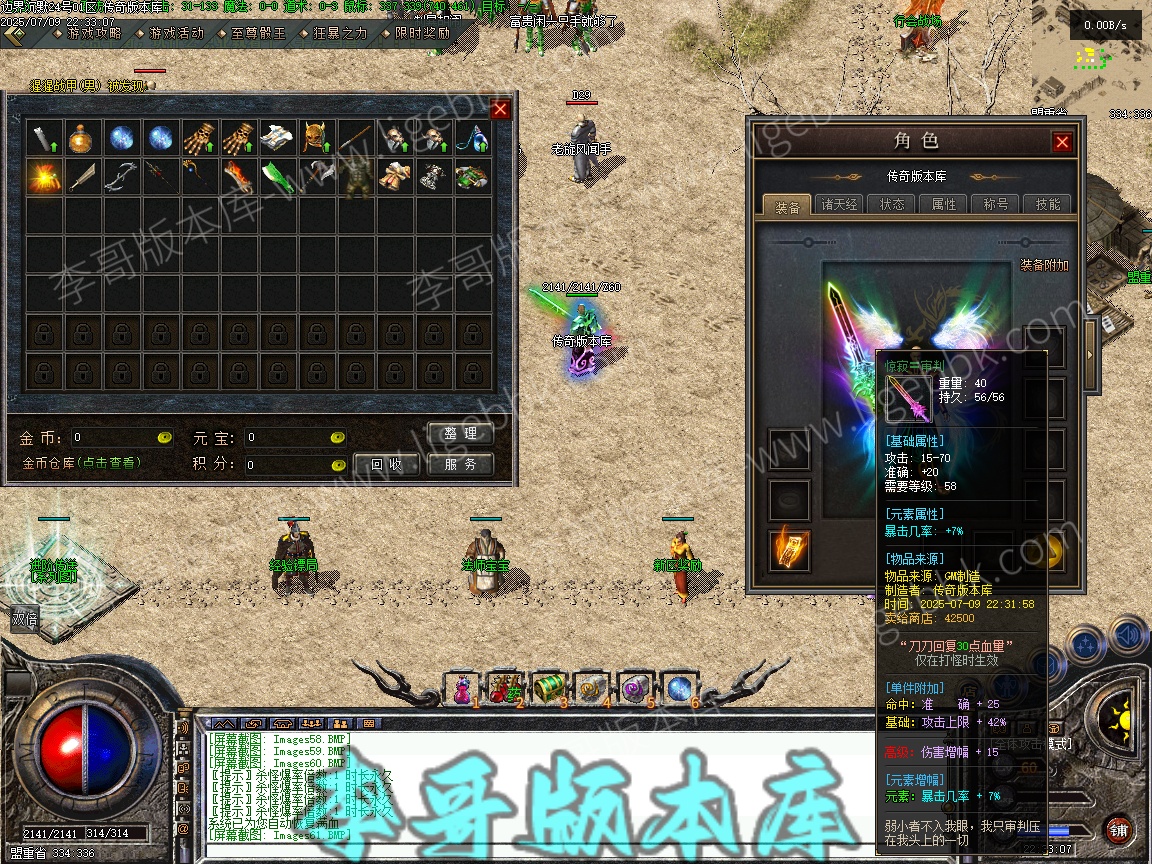The width and height of the screenshot is (1152, 864).
Task: Open the 铺 shop button
Action: (x=1119, y=829)
